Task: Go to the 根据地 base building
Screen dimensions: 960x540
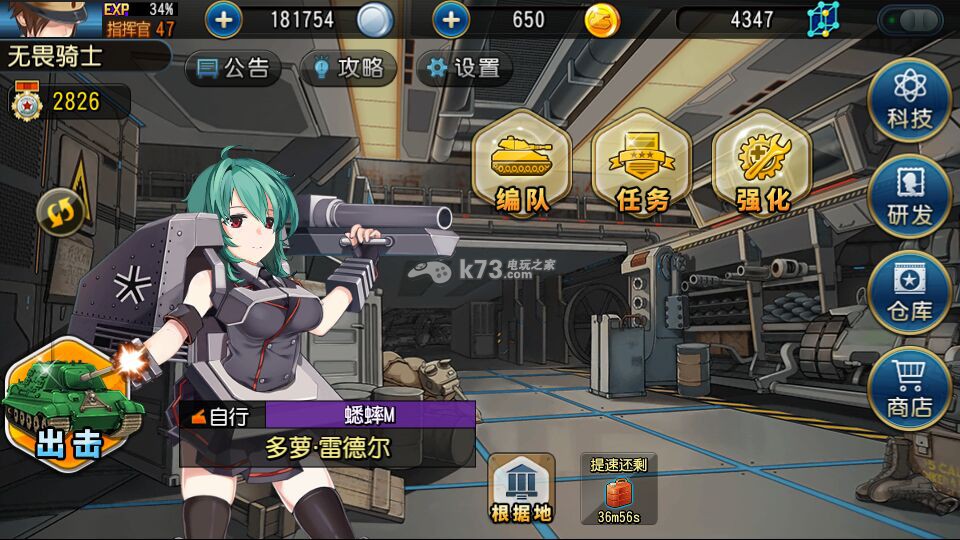Action: [x=521, y=488]
